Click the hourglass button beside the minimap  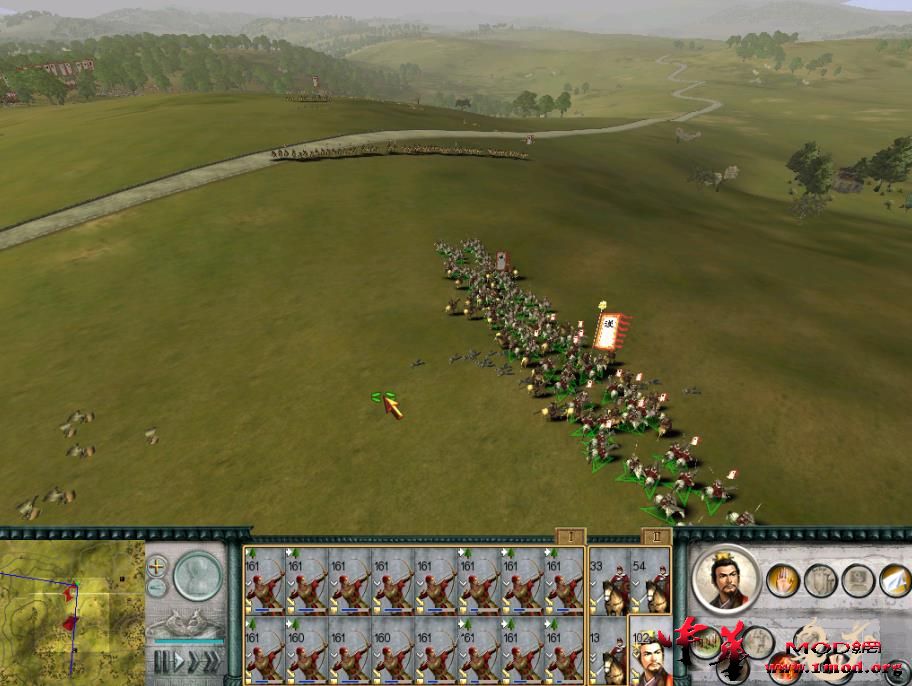coord(198,577)
